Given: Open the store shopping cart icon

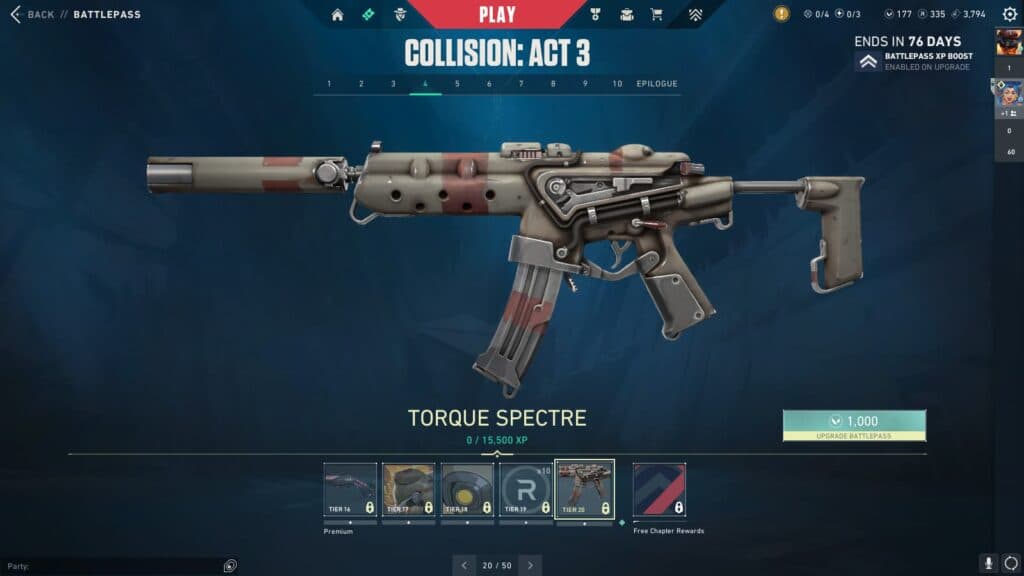Looking at the screenshot, I should pyautogui.click(x=657, y=15).
